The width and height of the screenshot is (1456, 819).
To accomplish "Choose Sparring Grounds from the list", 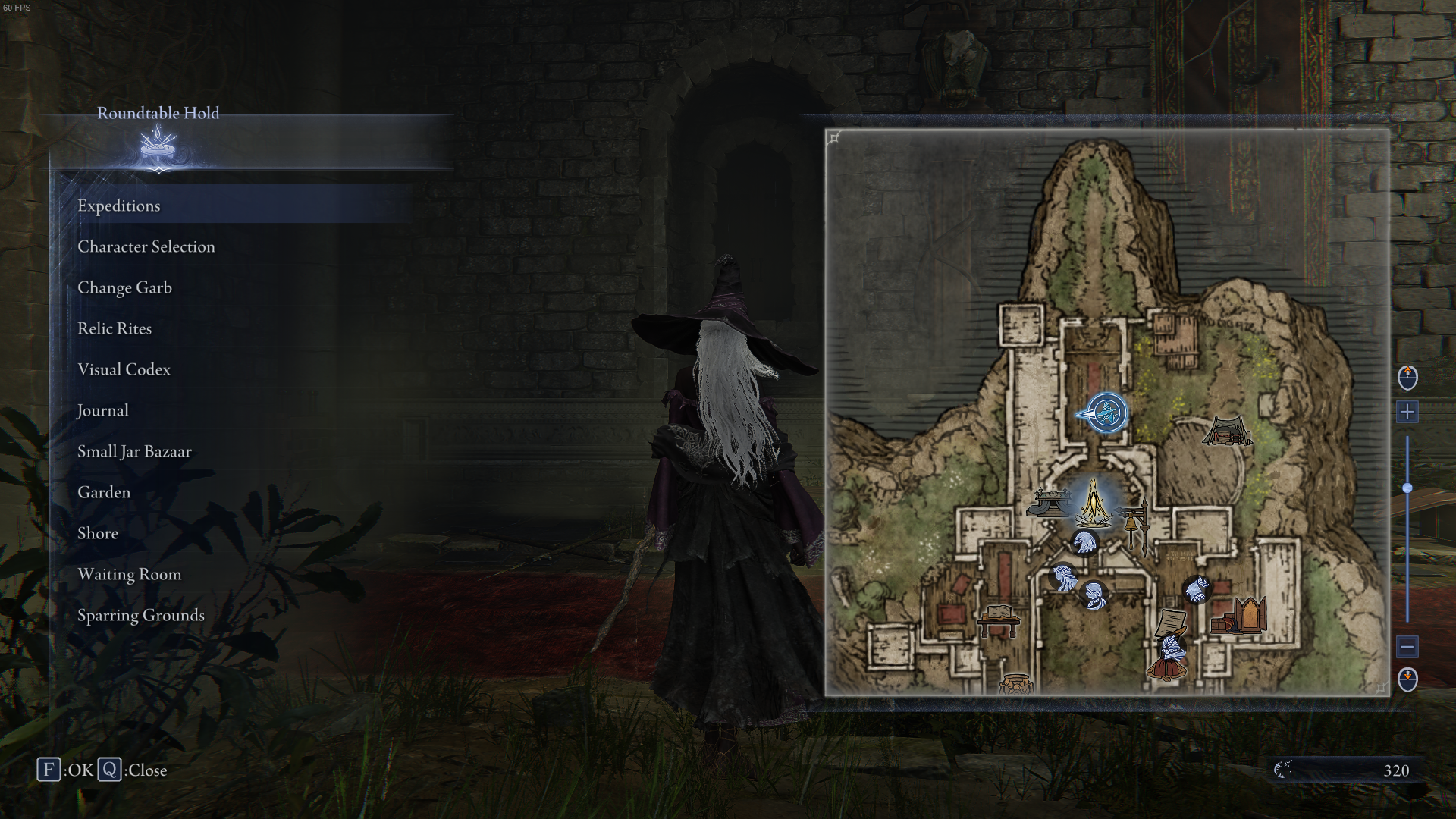I will [x=141, y=615].
